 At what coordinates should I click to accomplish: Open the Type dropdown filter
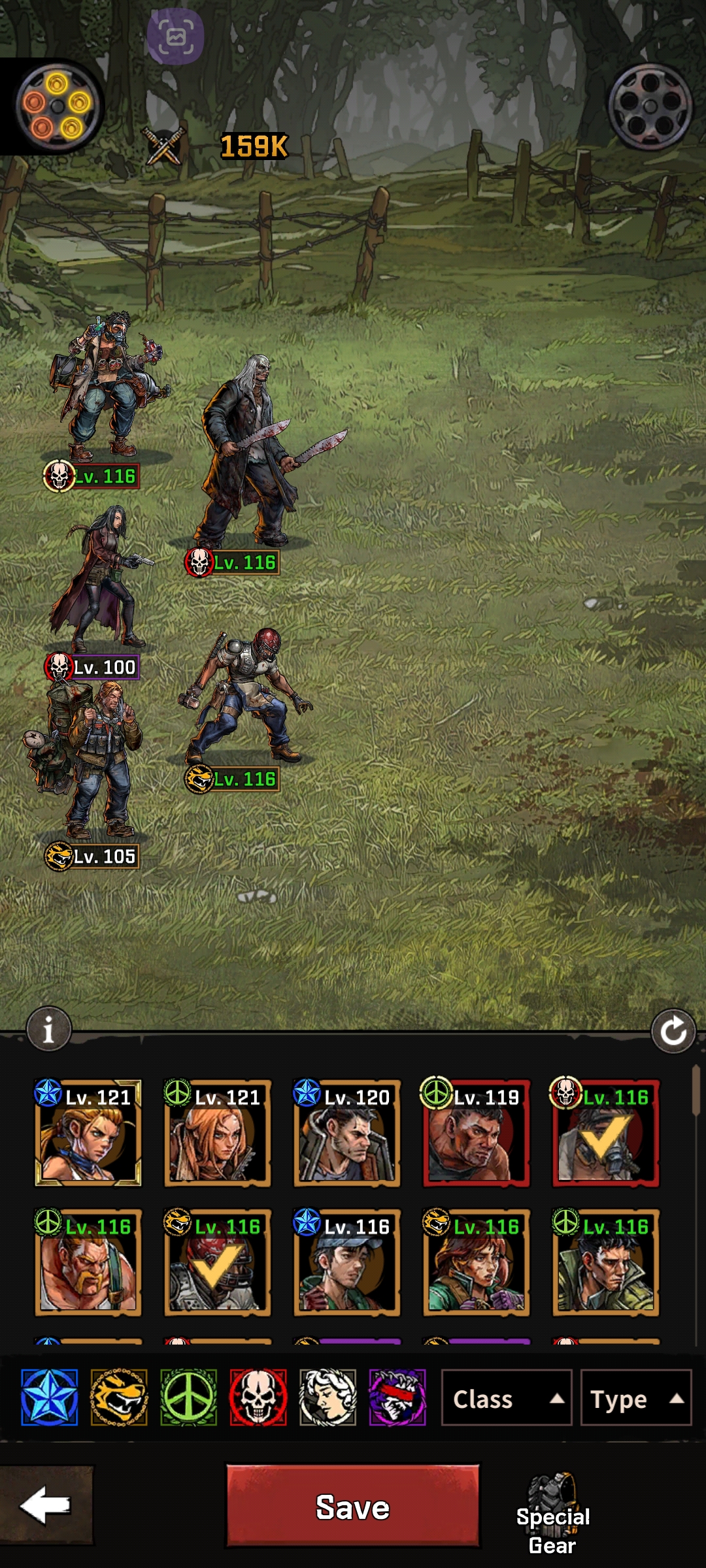(x=635, y=1399)
